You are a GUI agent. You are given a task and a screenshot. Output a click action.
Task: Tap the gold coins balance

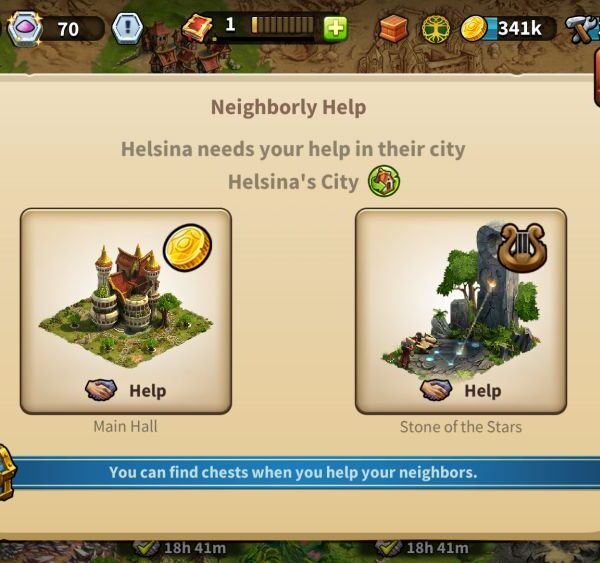[508, 29]
